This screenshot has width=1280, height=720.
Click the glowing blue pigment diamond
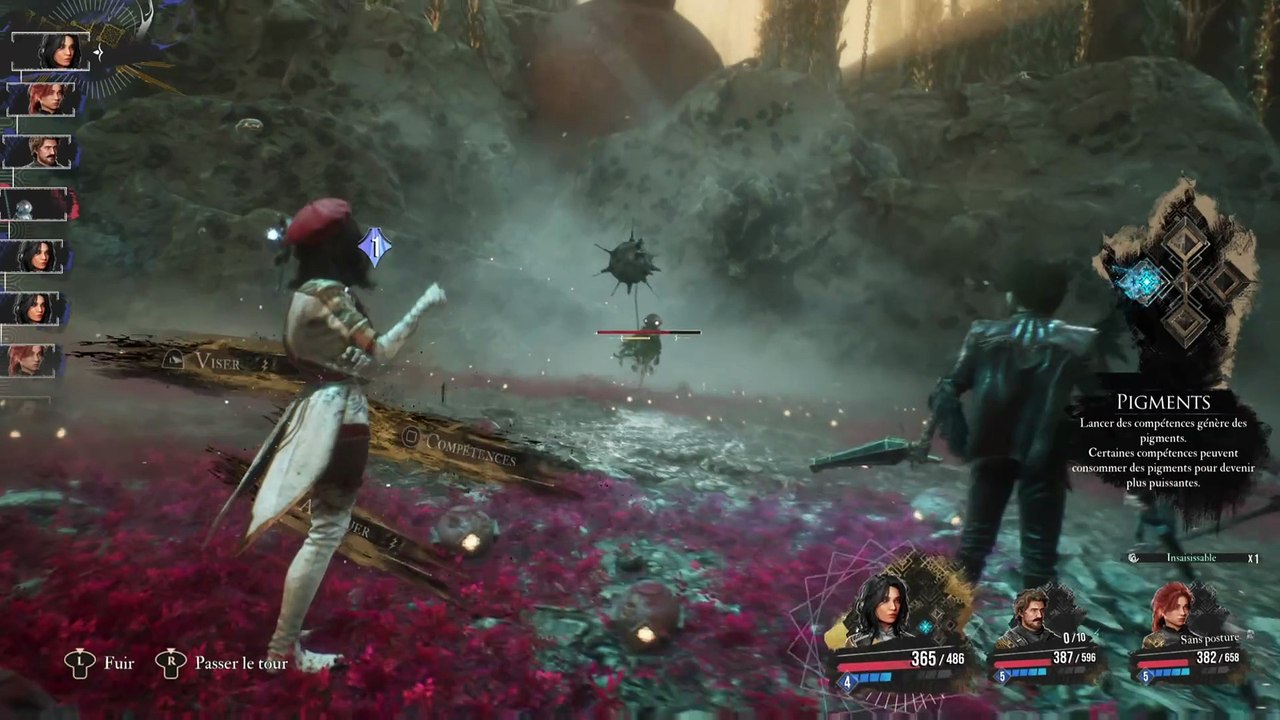tap(1139, 283)
